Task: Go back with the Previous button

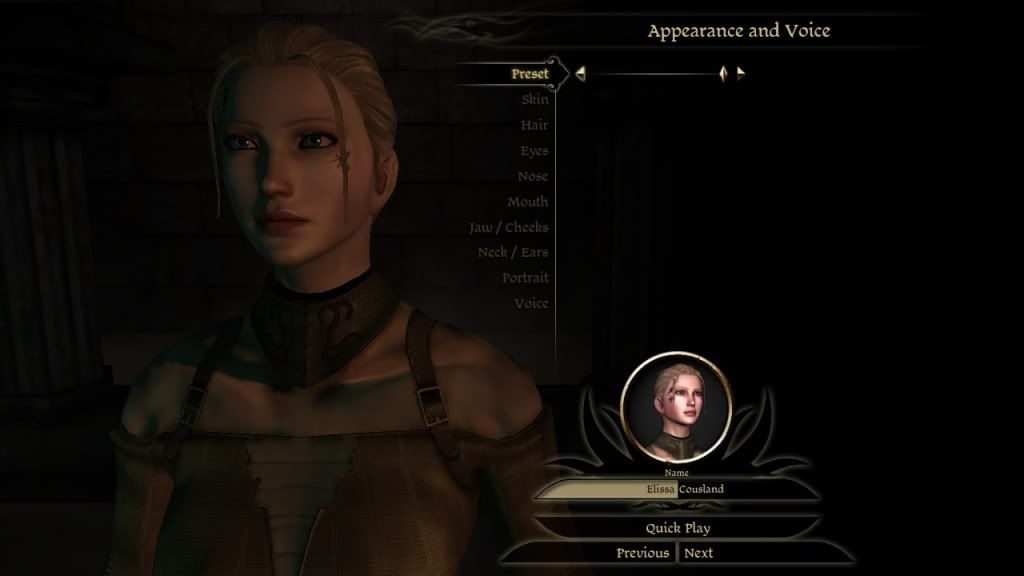Action: (x=642, y=553)
